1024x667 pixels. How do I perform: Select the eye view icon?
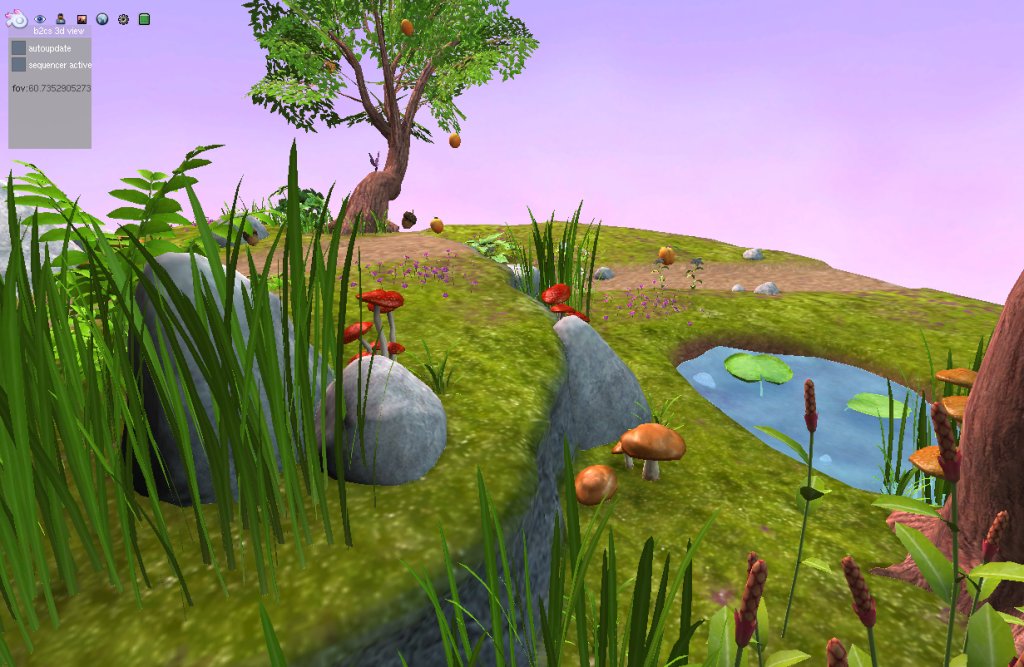click(x=41, y=19)
